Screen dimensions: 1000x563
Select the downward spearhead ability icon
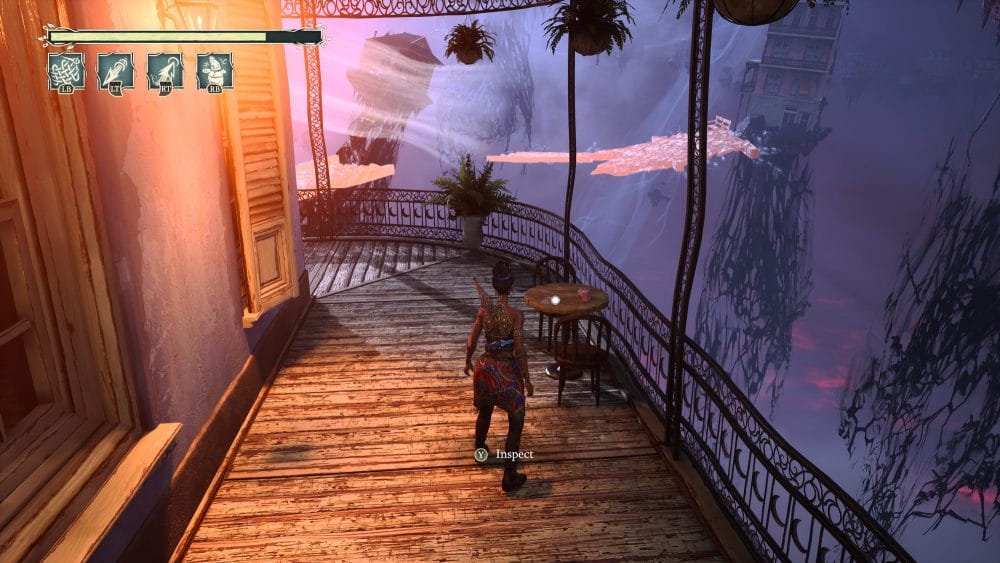[116, 72]
